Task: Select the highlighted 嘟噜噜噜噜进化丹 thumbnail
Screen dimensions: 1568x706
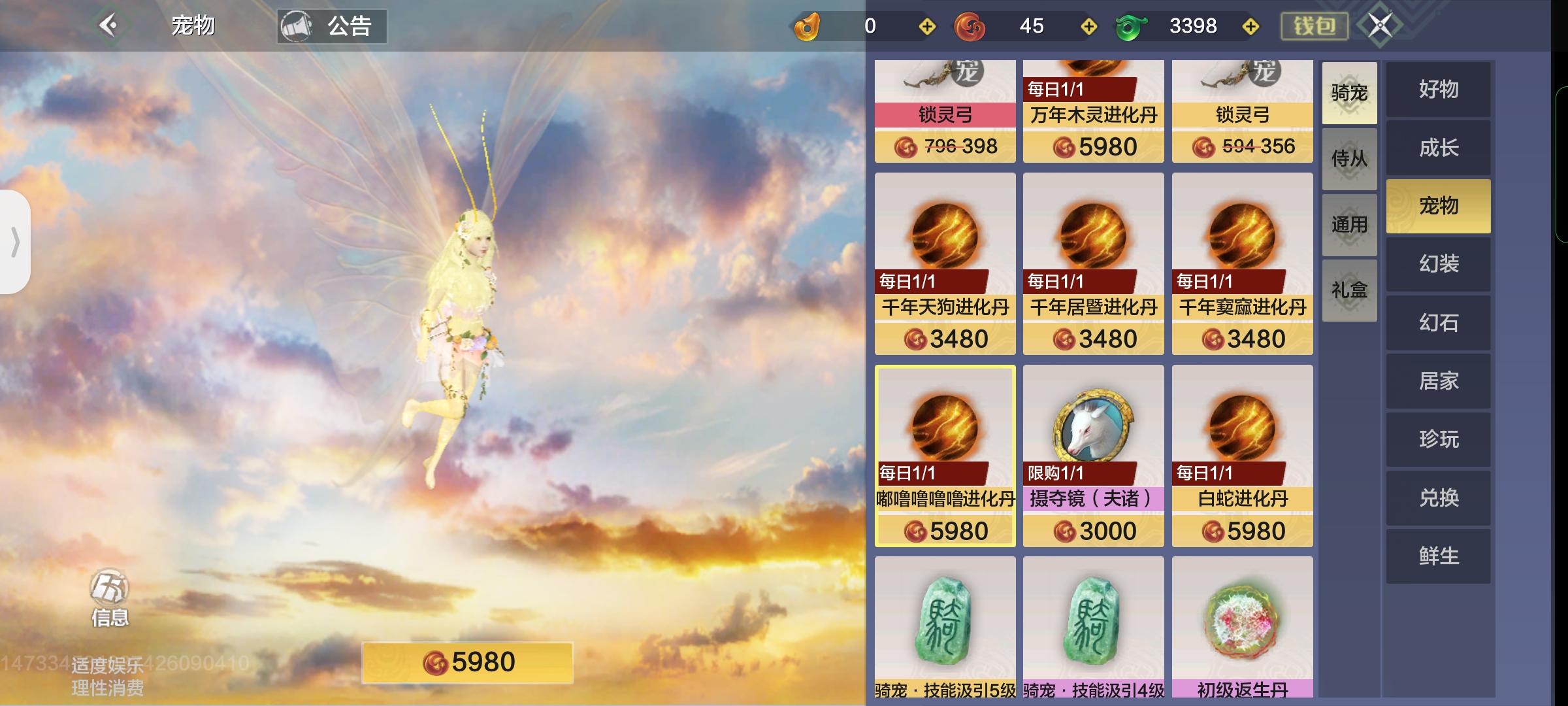Action: pyautogui.click(x=944, y=458)
